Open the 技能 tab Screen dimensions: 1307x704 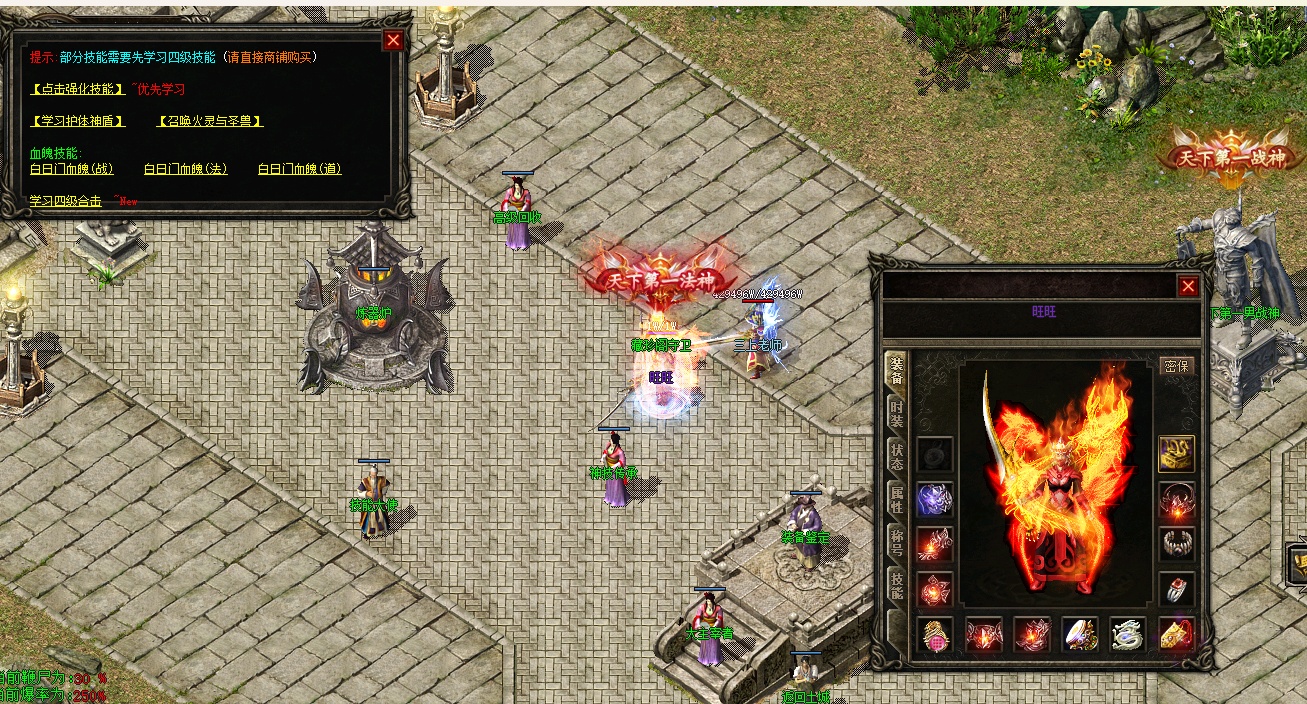[897, 586]
